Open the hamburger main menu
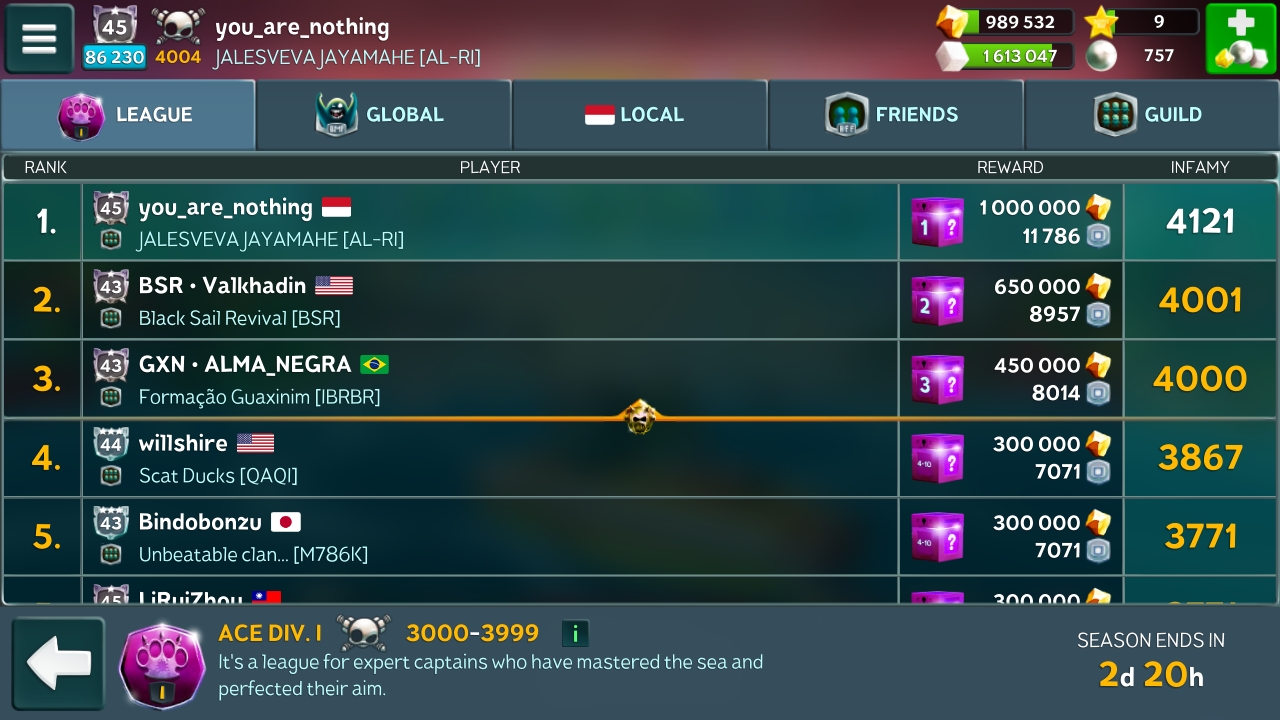Screen dimensions: 1280x720 [40, 39]
